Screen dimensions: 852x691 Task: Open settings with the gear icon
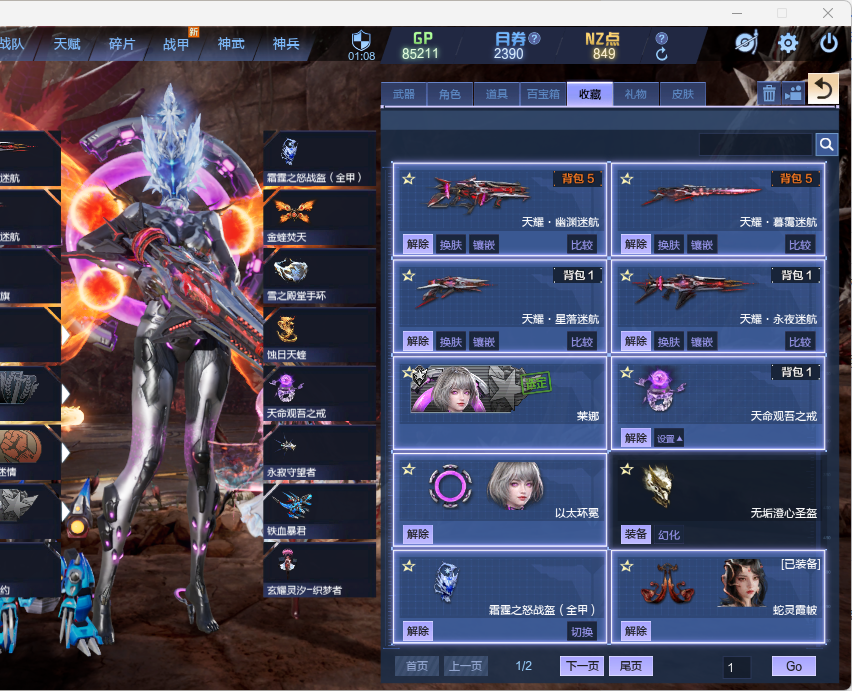(788, 43)
